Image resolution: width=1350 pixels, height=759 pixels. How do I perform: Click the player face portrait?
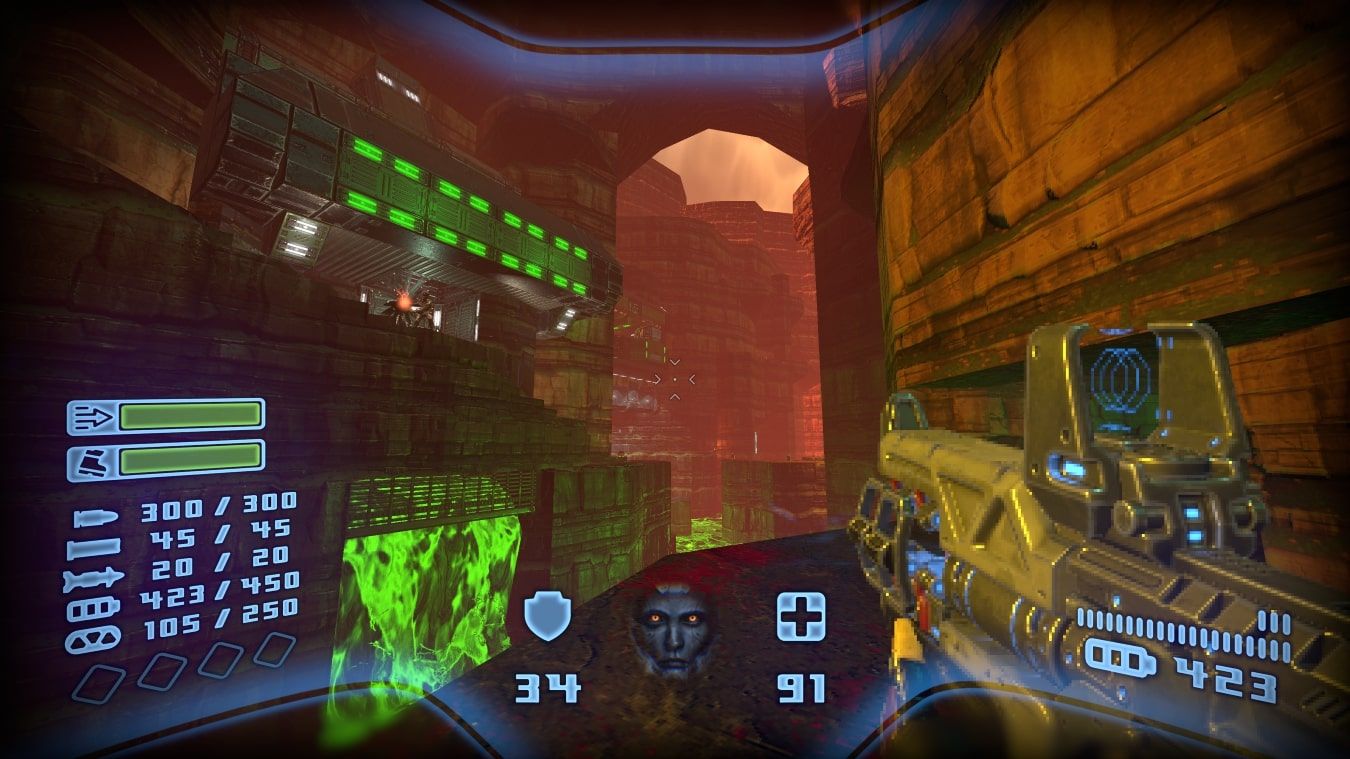tap(674, 631)
